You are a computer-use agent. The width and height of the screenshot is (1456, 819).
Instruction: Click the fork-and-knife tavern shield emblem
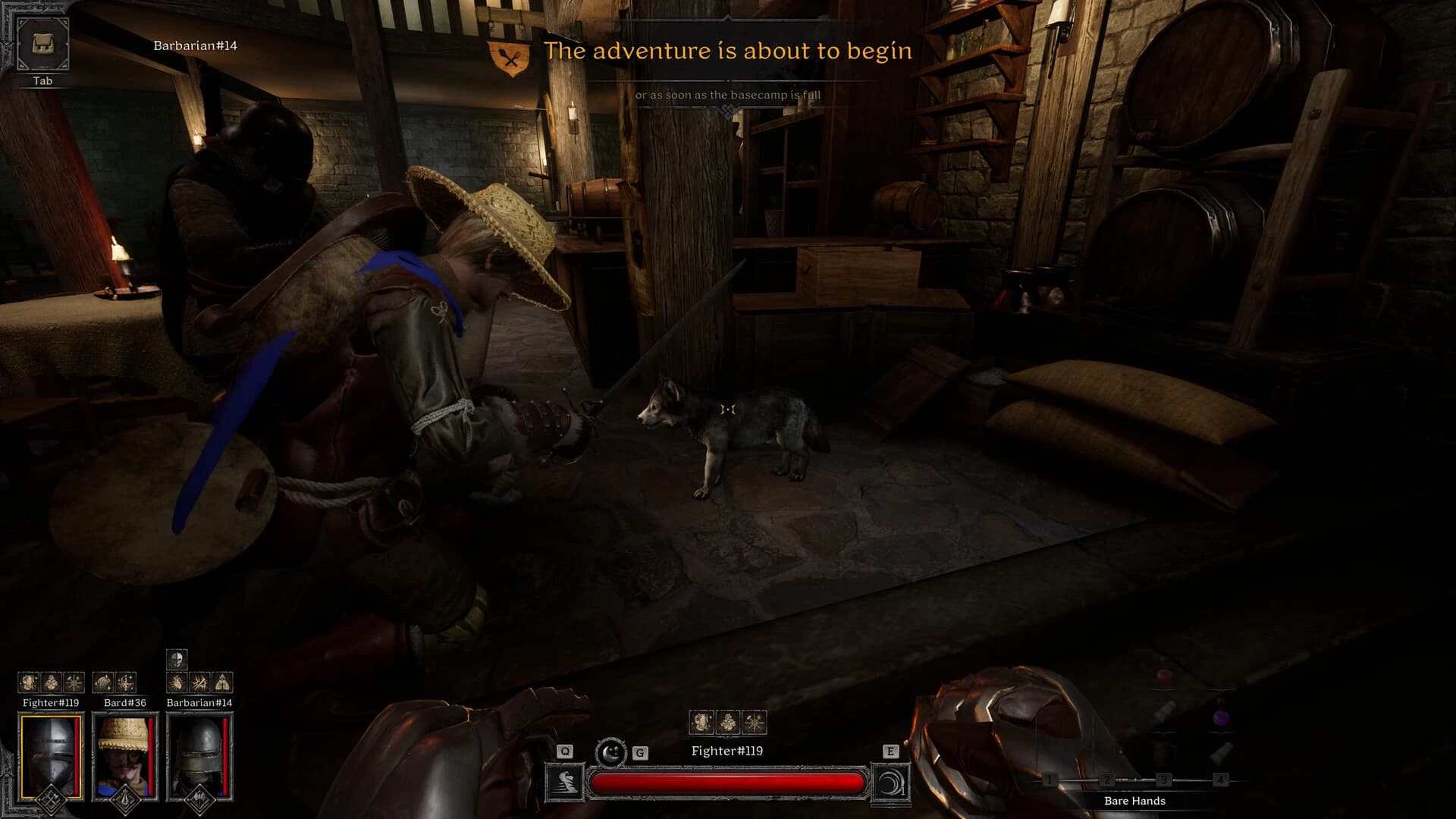[x=512, y=57]
